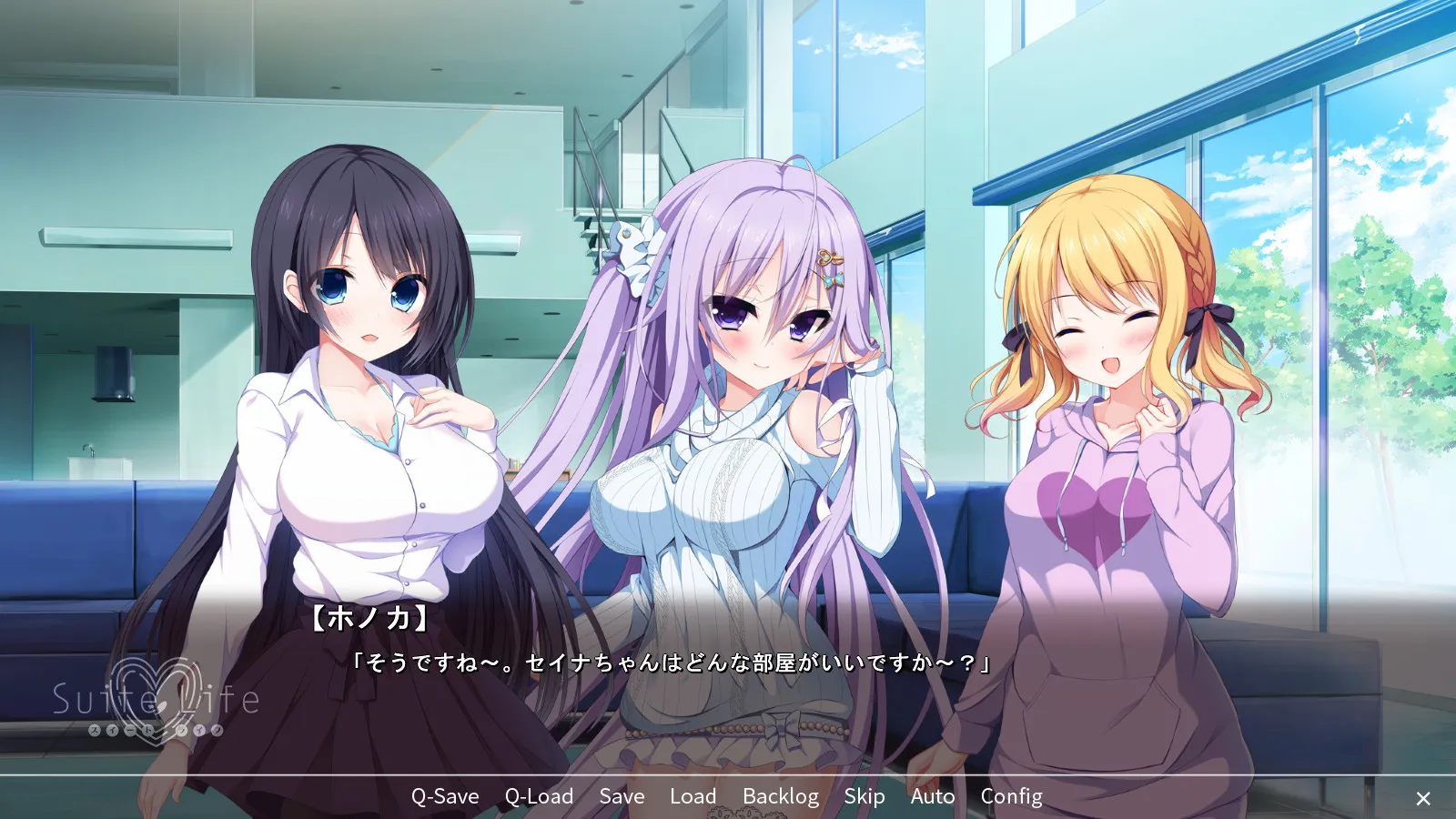
Task: Activate Skip mode
Action: pyautogui.click(x=864, y=796)
